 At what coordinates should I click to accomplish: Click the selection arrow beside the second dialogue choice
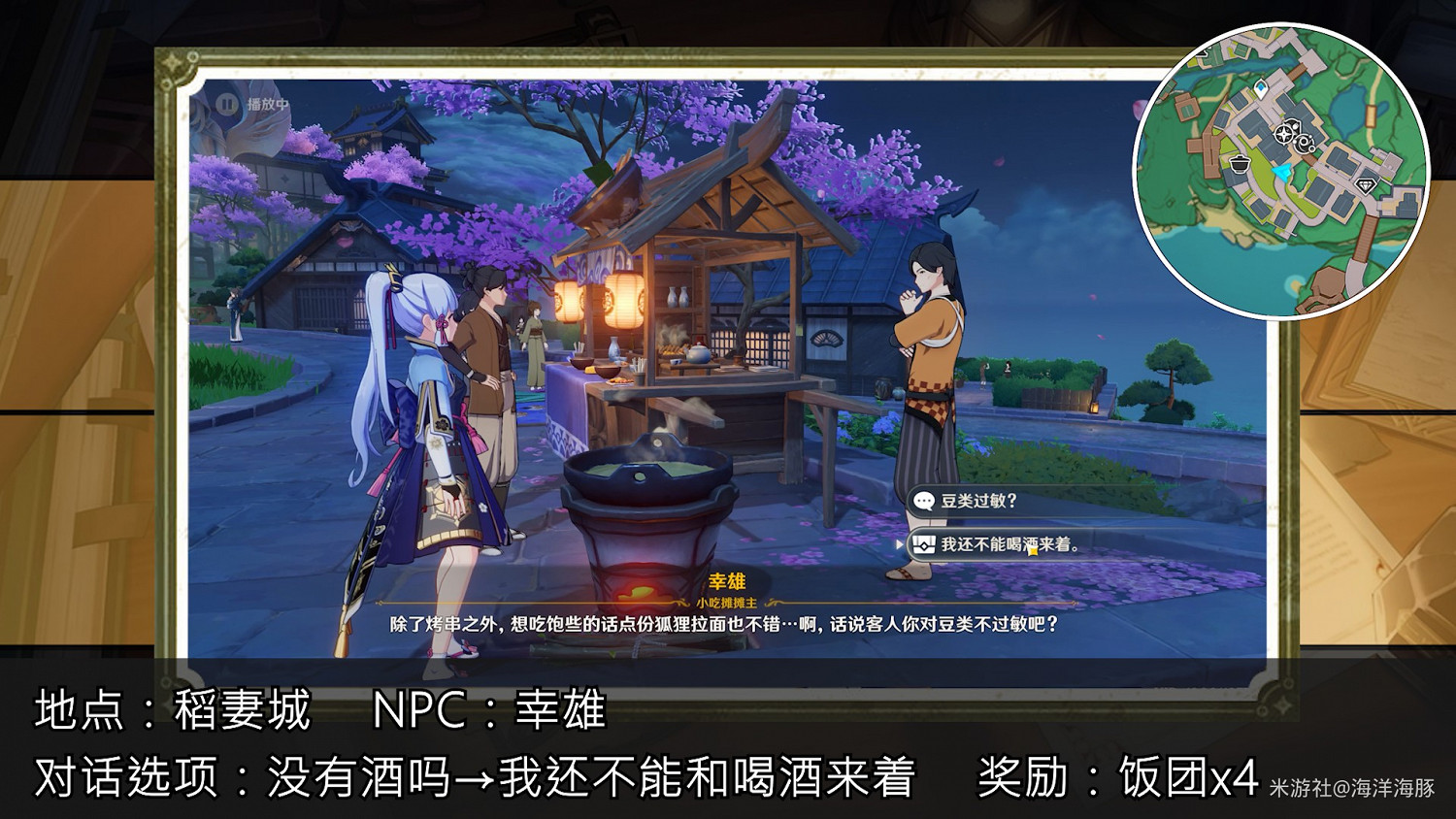[899, 543]
